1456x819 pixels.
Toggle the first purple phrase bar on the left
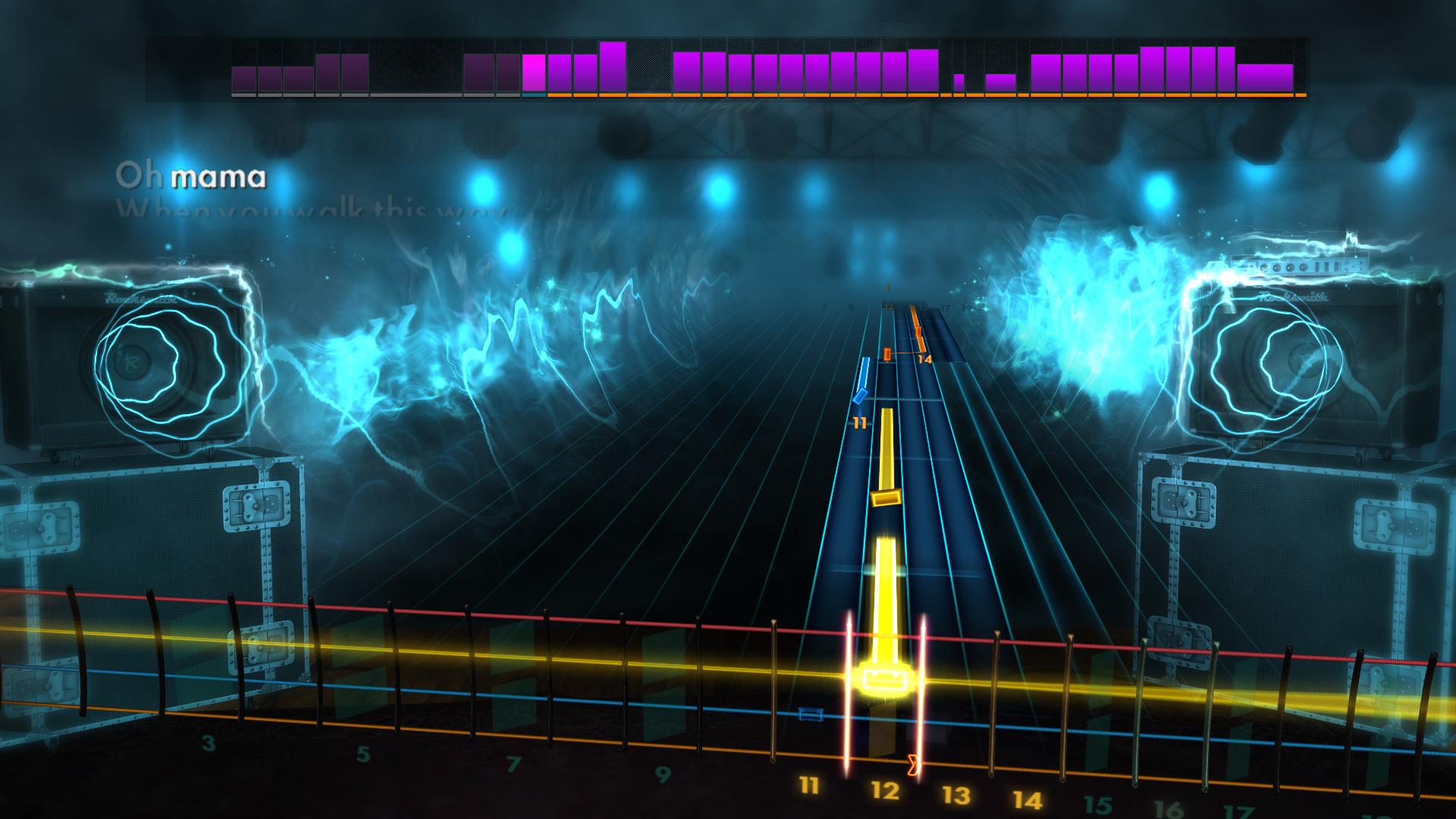tap(243, 80)
